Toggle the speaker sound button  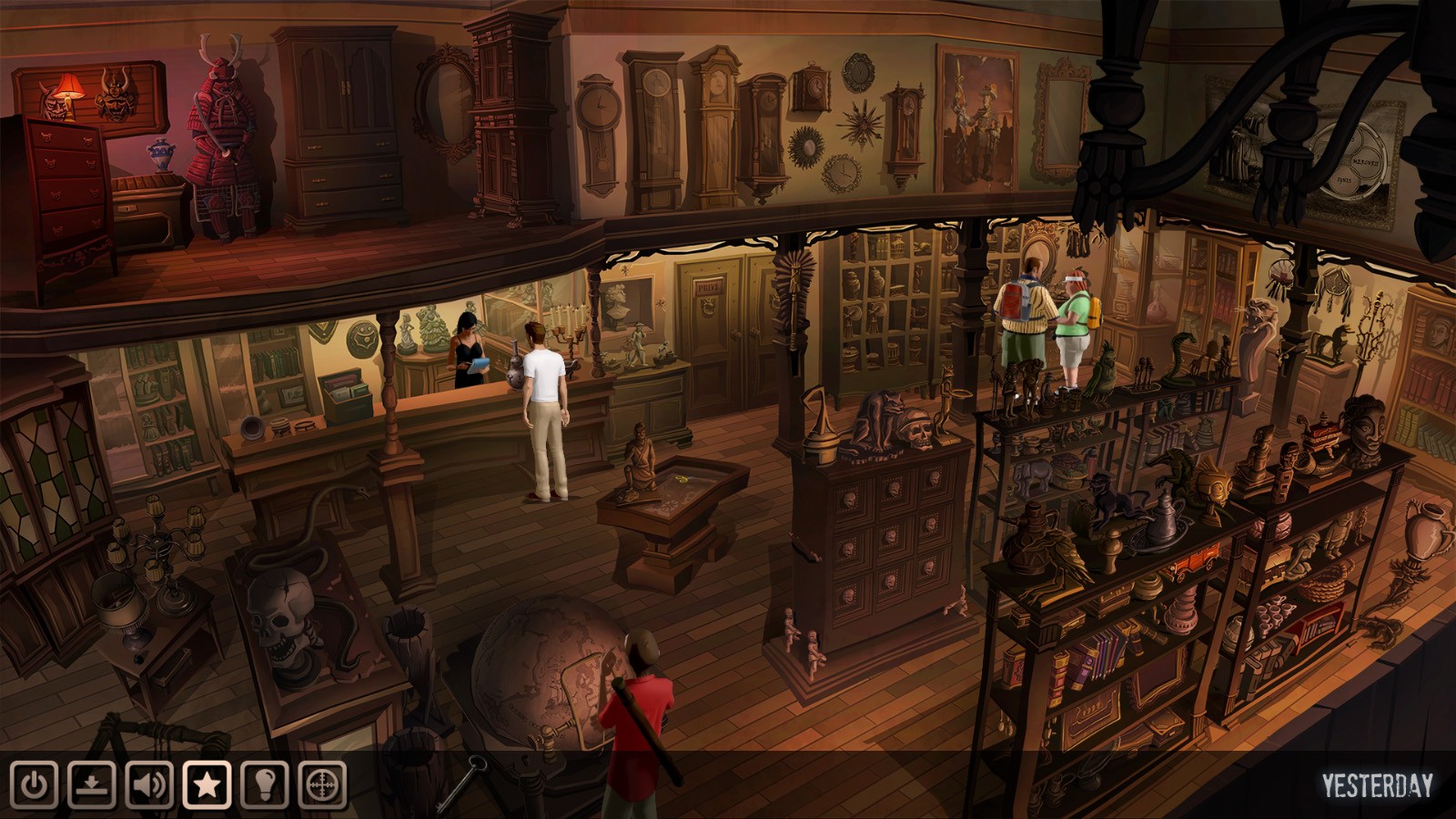pos(149,784)
